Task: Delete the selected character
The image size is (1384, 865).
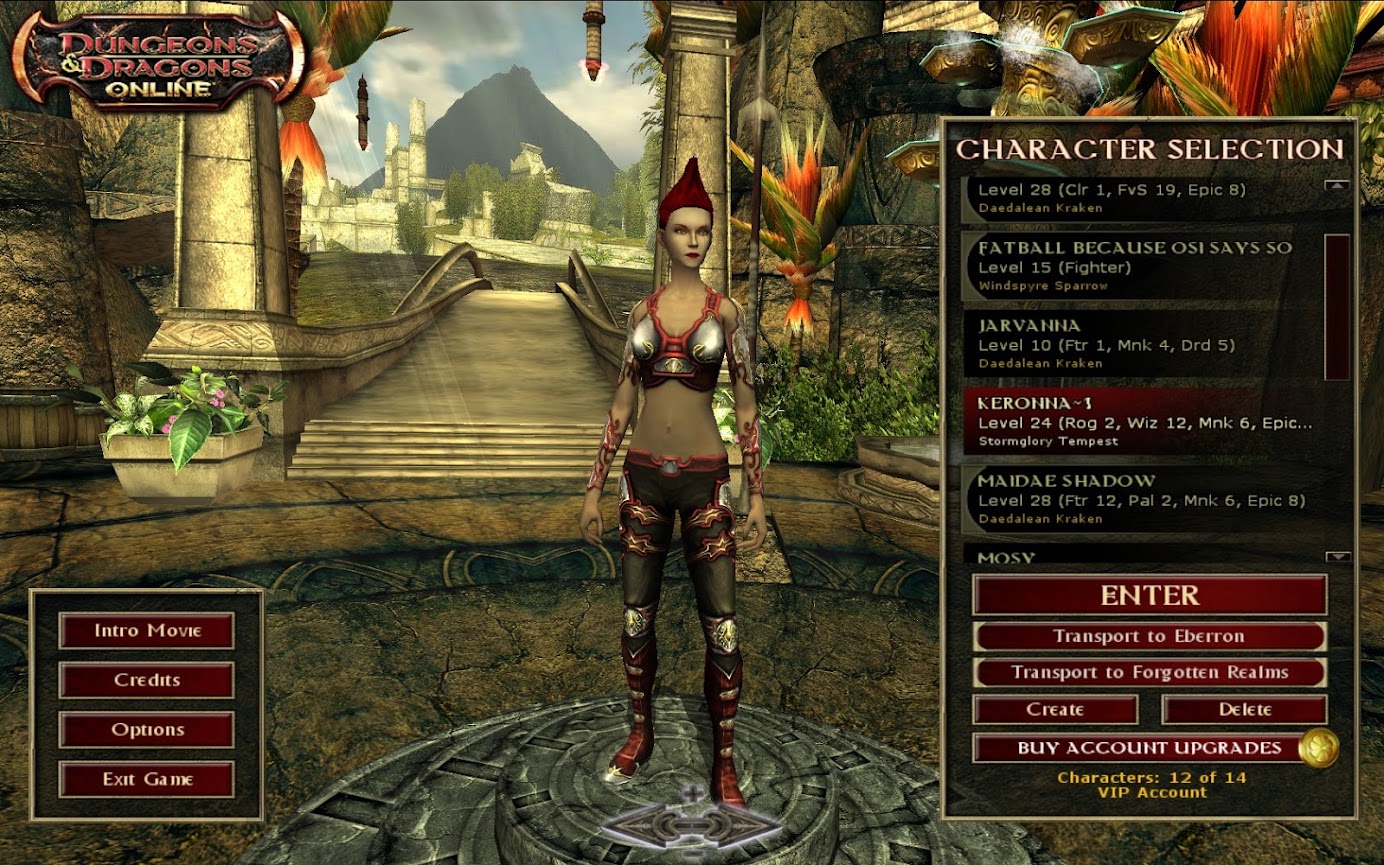Action: pyautogui.click(x=1244, y=709)
